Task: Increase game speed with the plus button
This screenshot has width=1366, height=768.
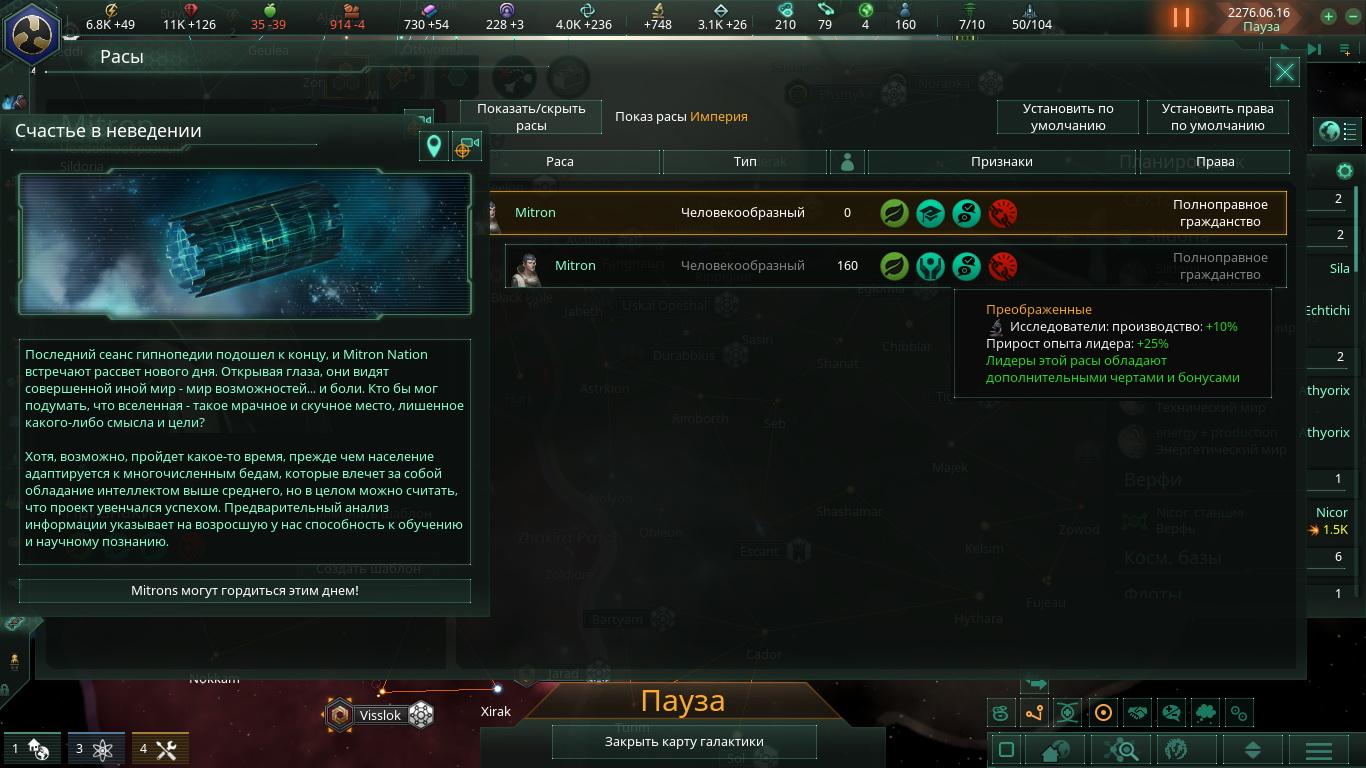Action: [1328, 16]
